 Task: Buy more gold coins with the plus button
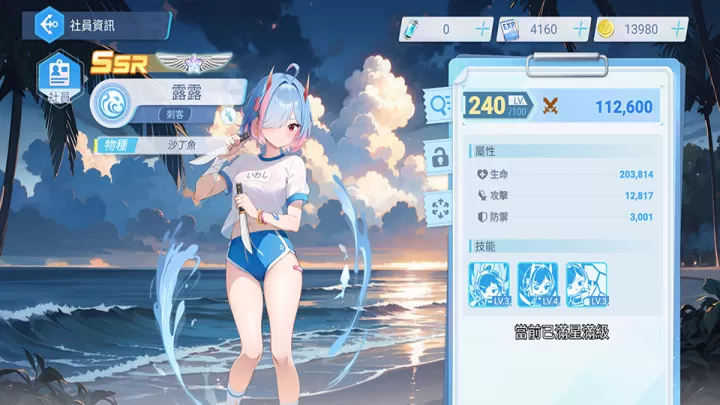point(681,30)
